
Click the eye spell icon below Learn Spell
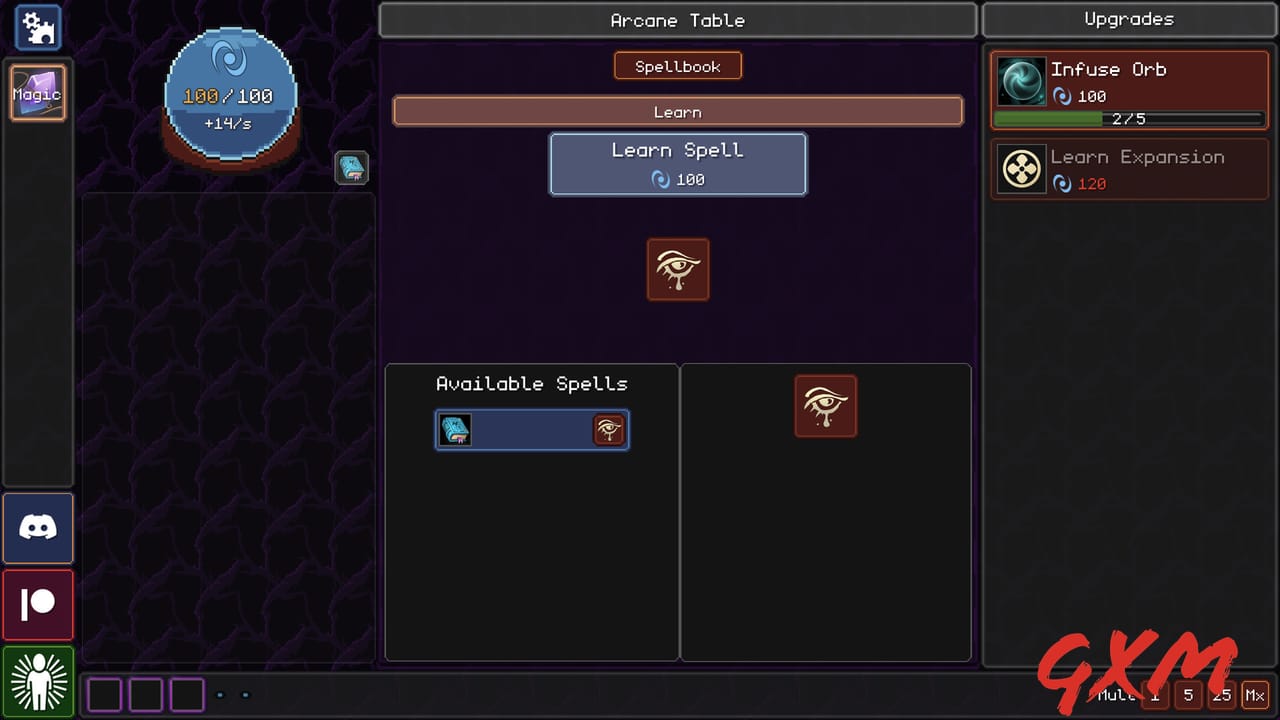tap(678, 270)
